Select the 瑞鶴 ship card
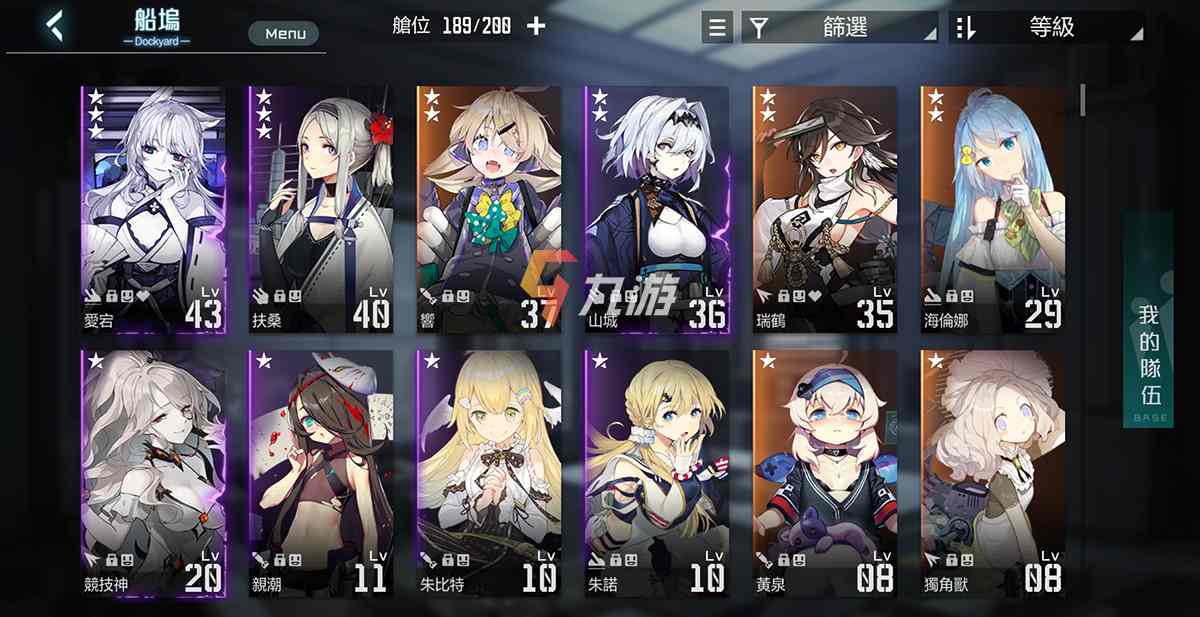Viewport: 1200px width, 617px height. 825,210
